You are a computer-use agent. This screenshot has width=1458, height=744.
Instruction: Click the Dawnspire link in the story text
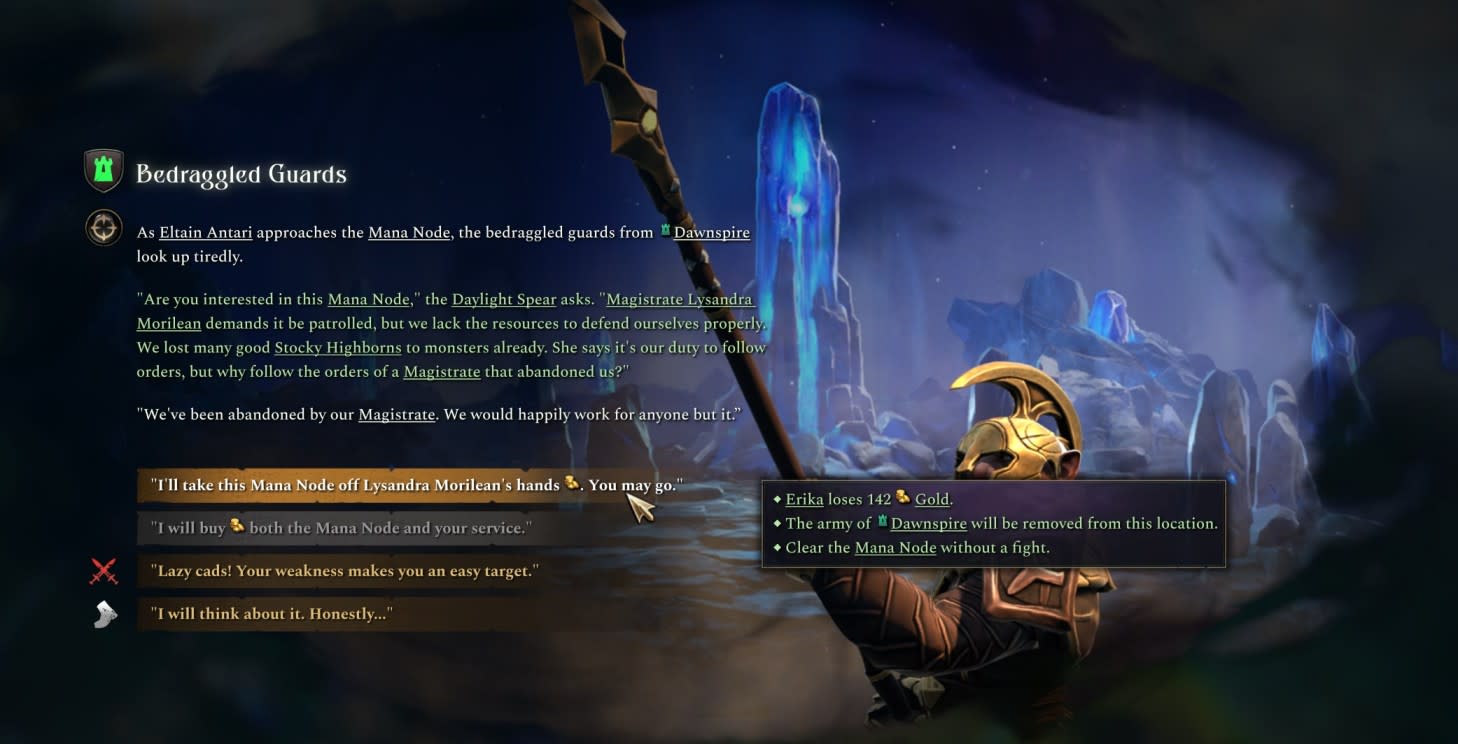[x=711, y=233]
